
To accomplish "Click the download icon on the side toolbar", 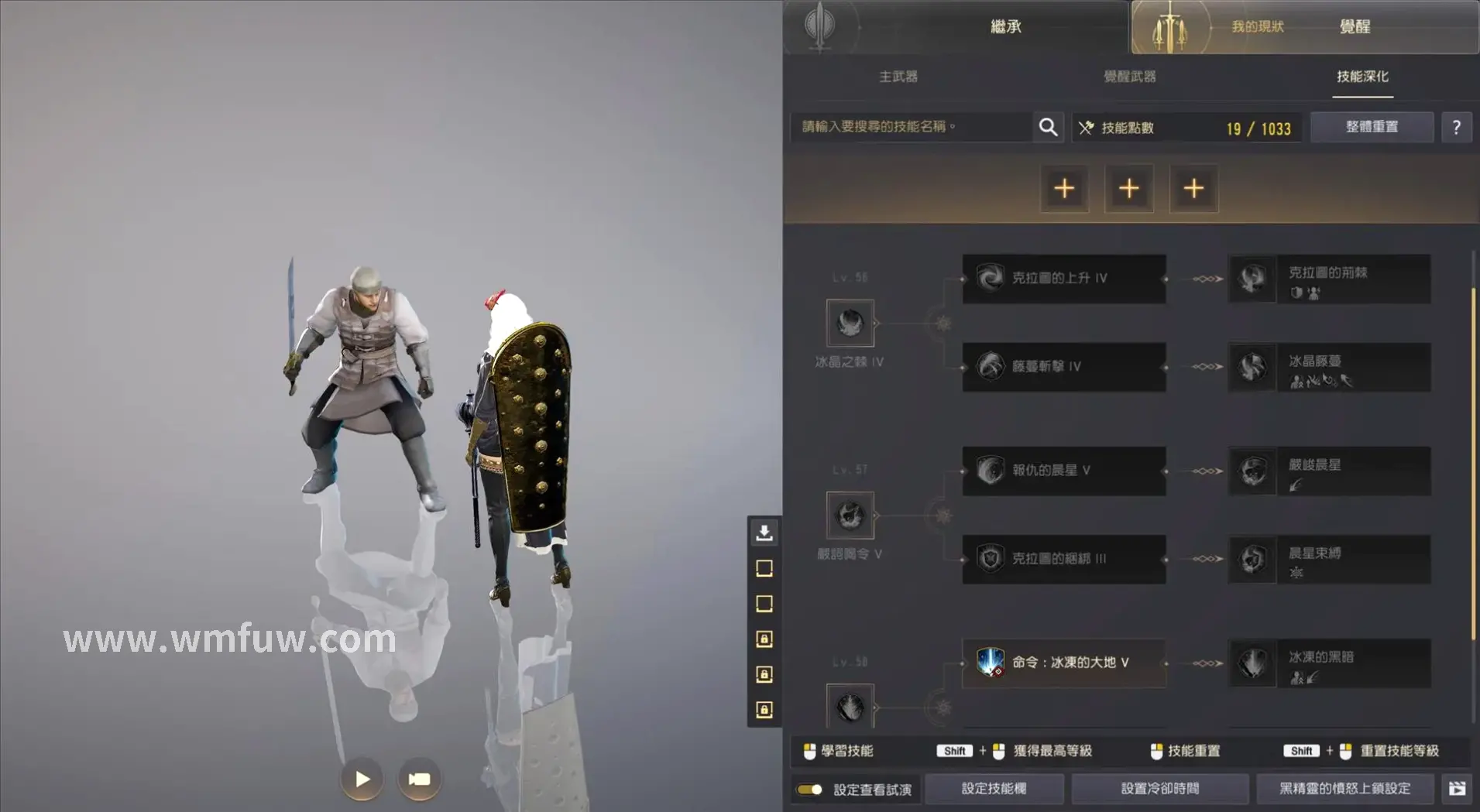I will 764,533.
